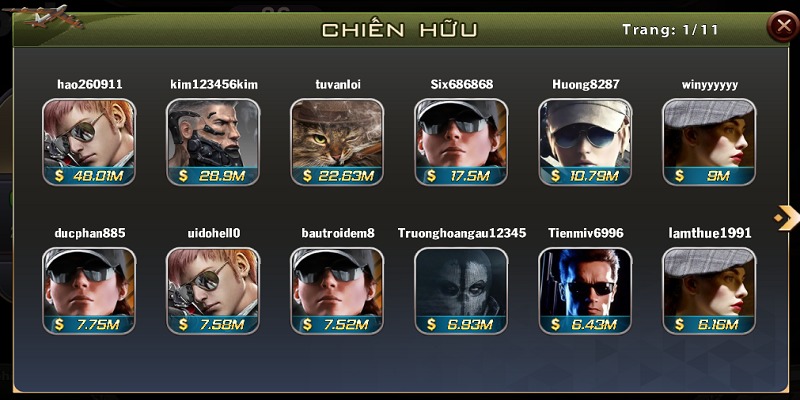This screenshot has height=400, width=800.
Task: Open kim123456kim's profile card
Action: (213, 141)
